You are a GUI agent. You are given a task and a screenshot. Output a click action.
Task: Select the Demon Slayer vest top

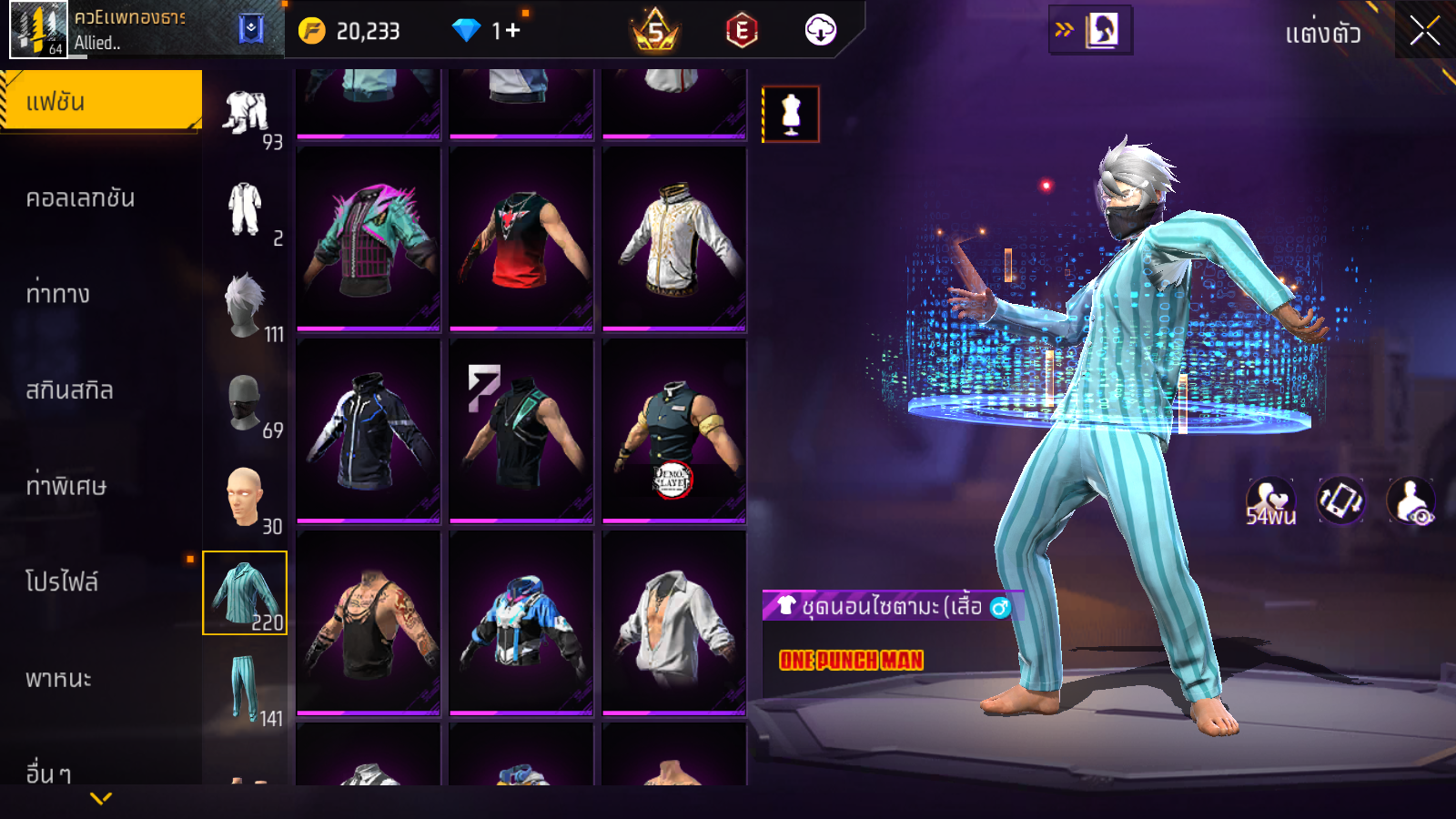(x=674, y=431)
